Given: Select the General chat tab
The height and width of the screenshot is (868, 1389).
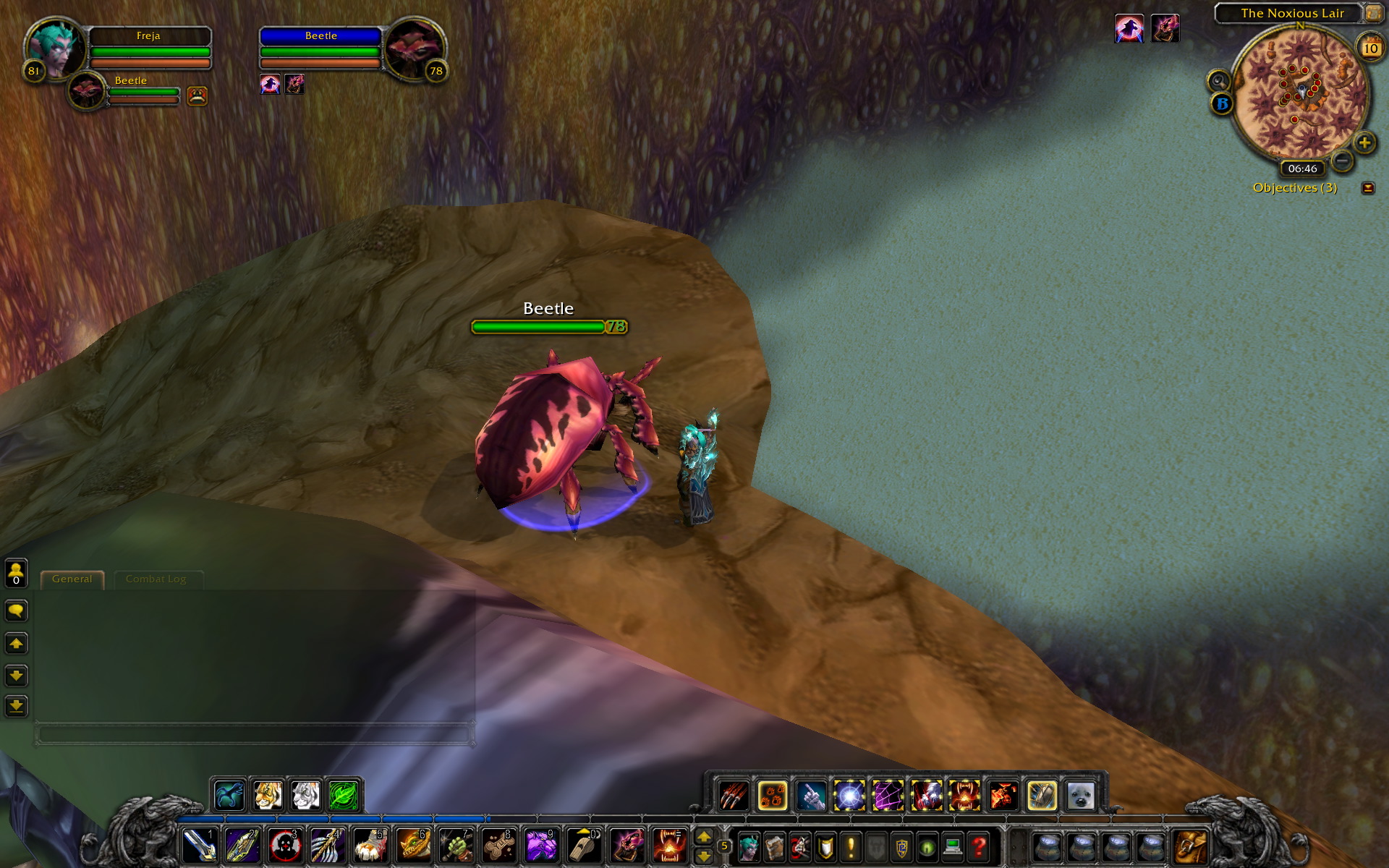Looking at the screenshot, I should tap(72, 579).
